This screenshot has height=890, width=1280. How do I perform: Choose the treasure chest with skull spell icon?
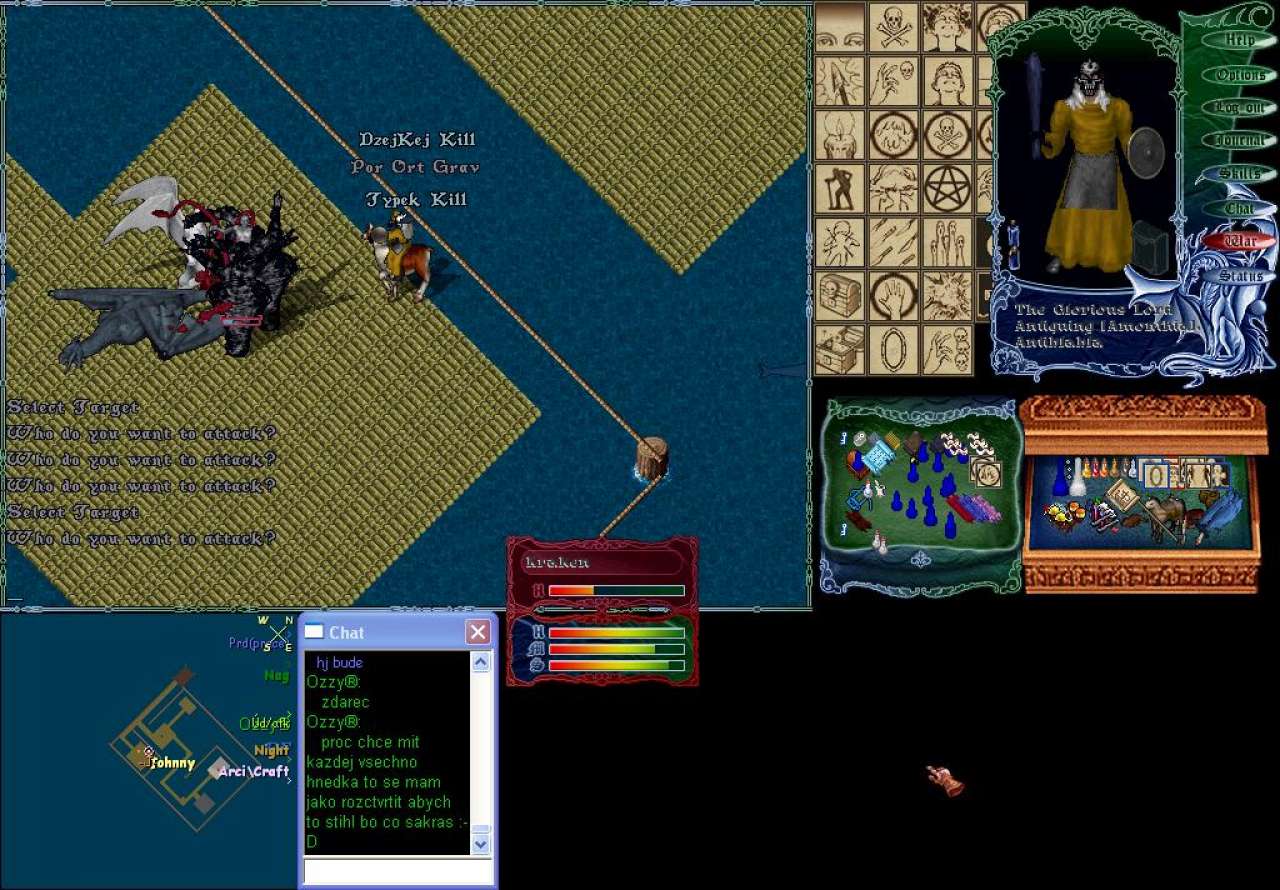pos(840,296)
